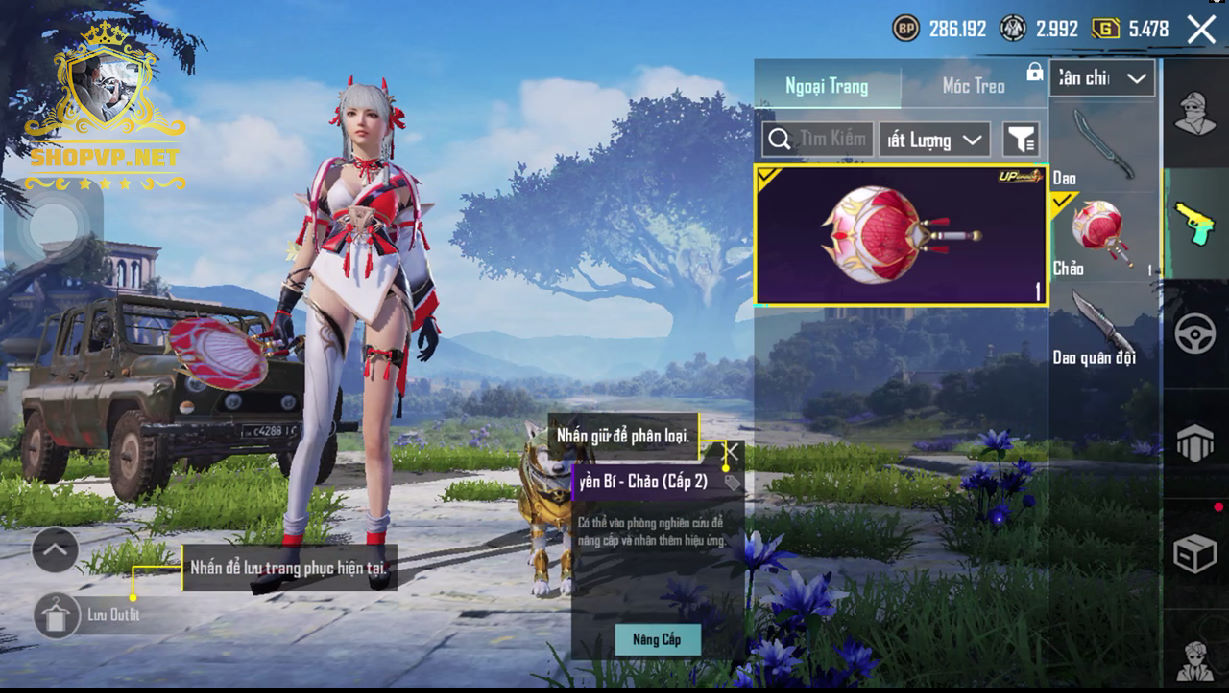Screen dimensions: 1229x693
Task: Choose the Dao machete weapon entry
Action: point(1103,148)
